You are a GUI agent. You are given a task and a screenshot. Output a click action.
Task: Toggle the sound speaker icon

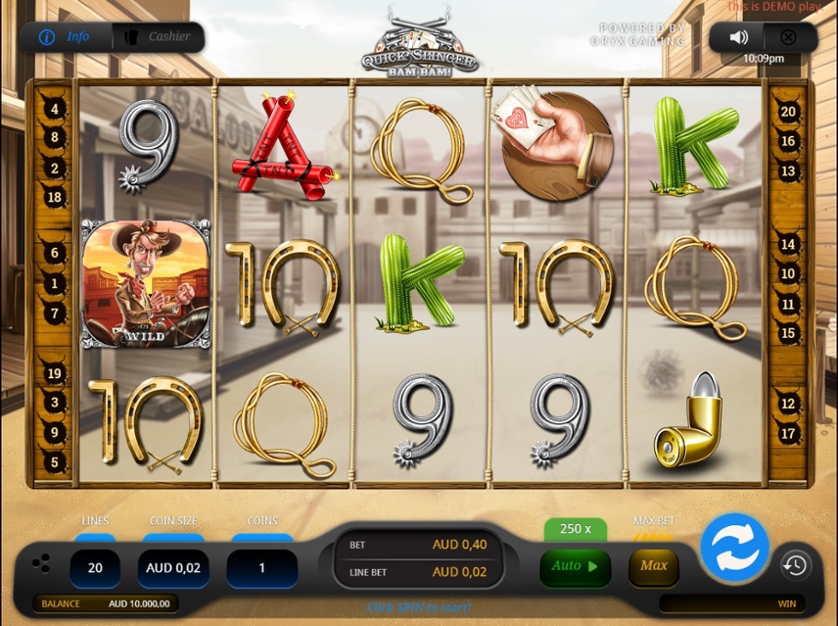point(738,37)
